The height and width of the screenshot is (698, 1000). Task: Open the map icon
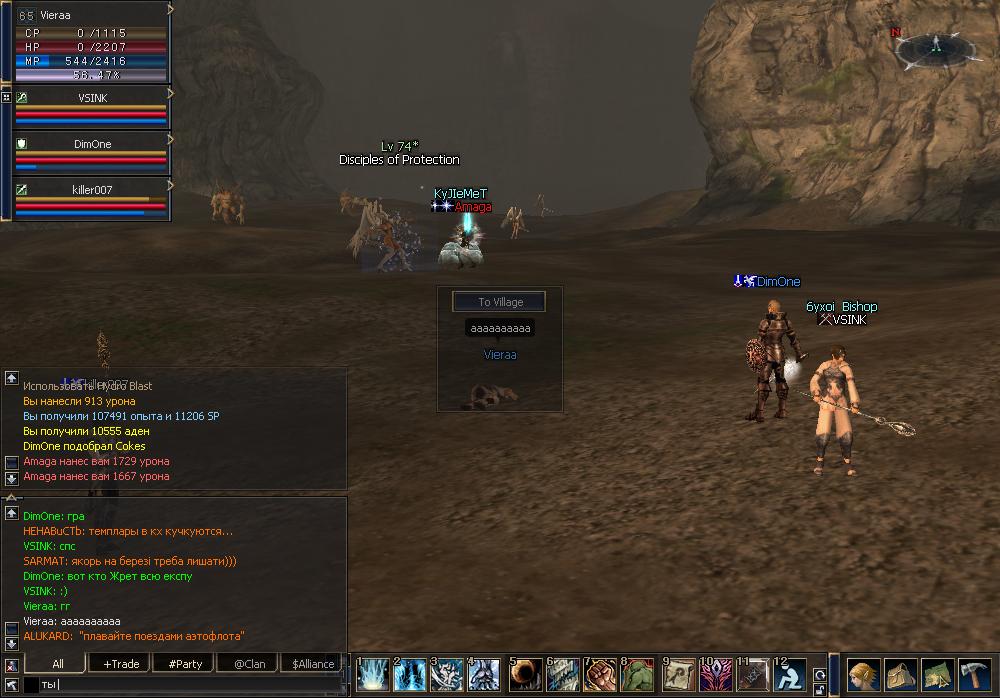coord(937,675)
